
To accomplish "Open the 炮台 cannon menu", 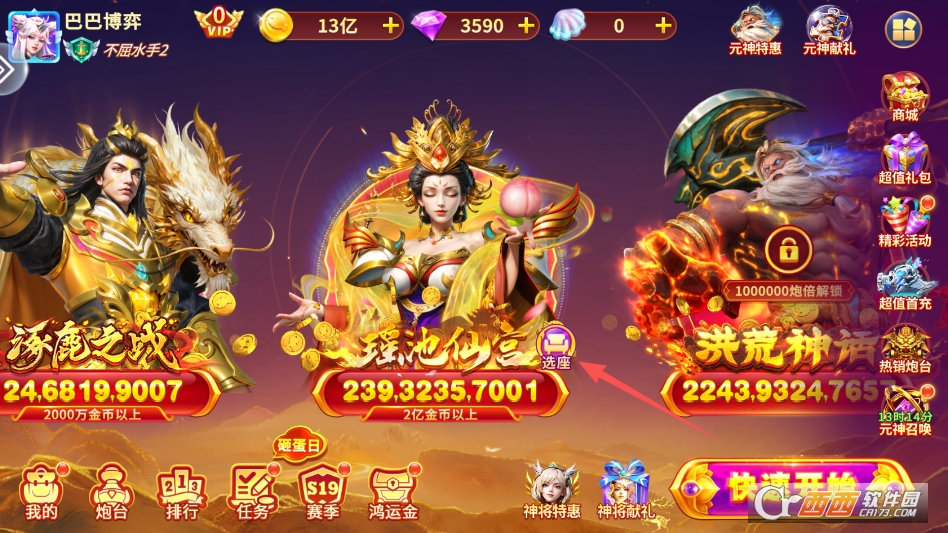I will pos(109,492).
